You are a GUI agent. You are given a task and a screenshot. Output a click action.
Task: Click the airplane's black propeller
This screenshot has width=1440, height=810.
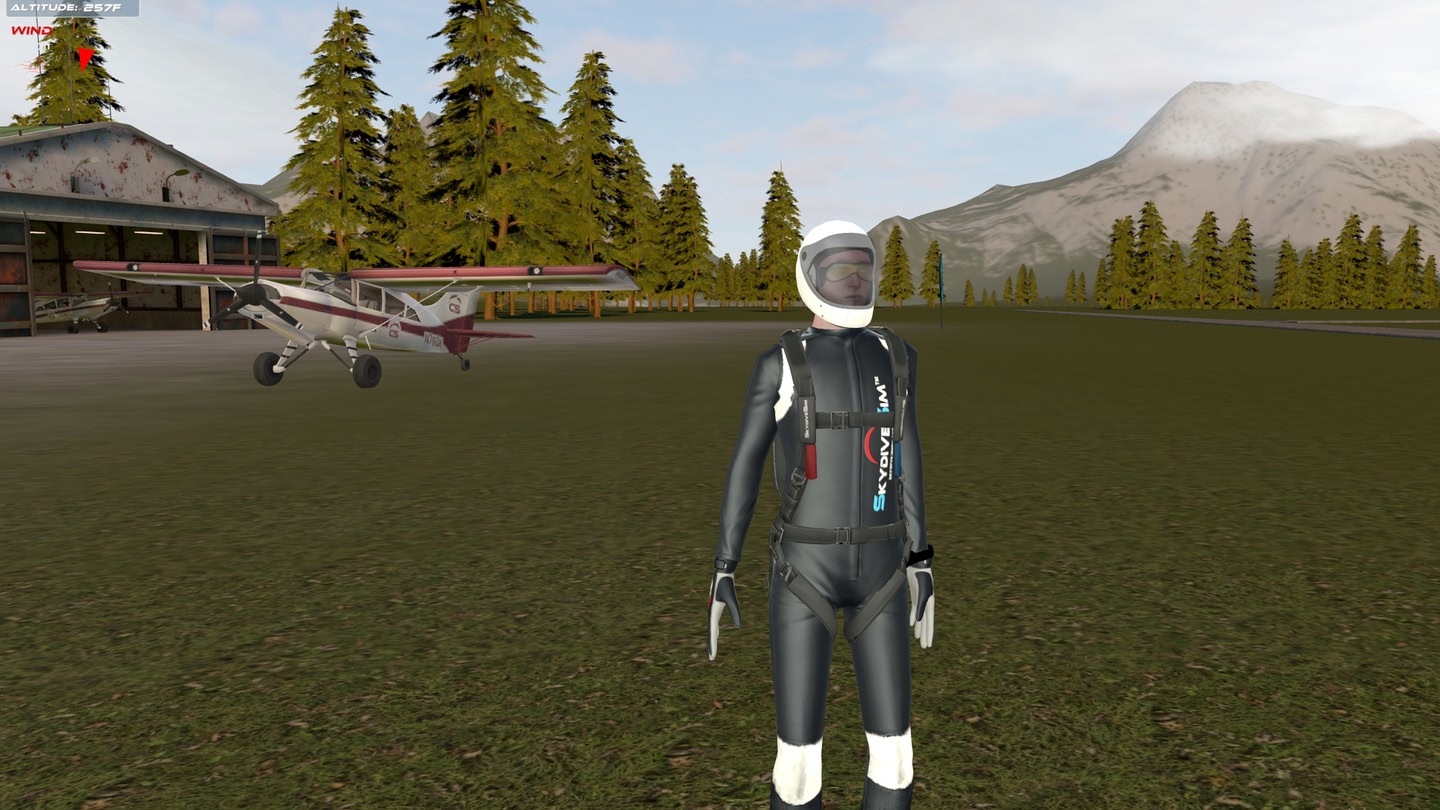click(x=251, y=296)
